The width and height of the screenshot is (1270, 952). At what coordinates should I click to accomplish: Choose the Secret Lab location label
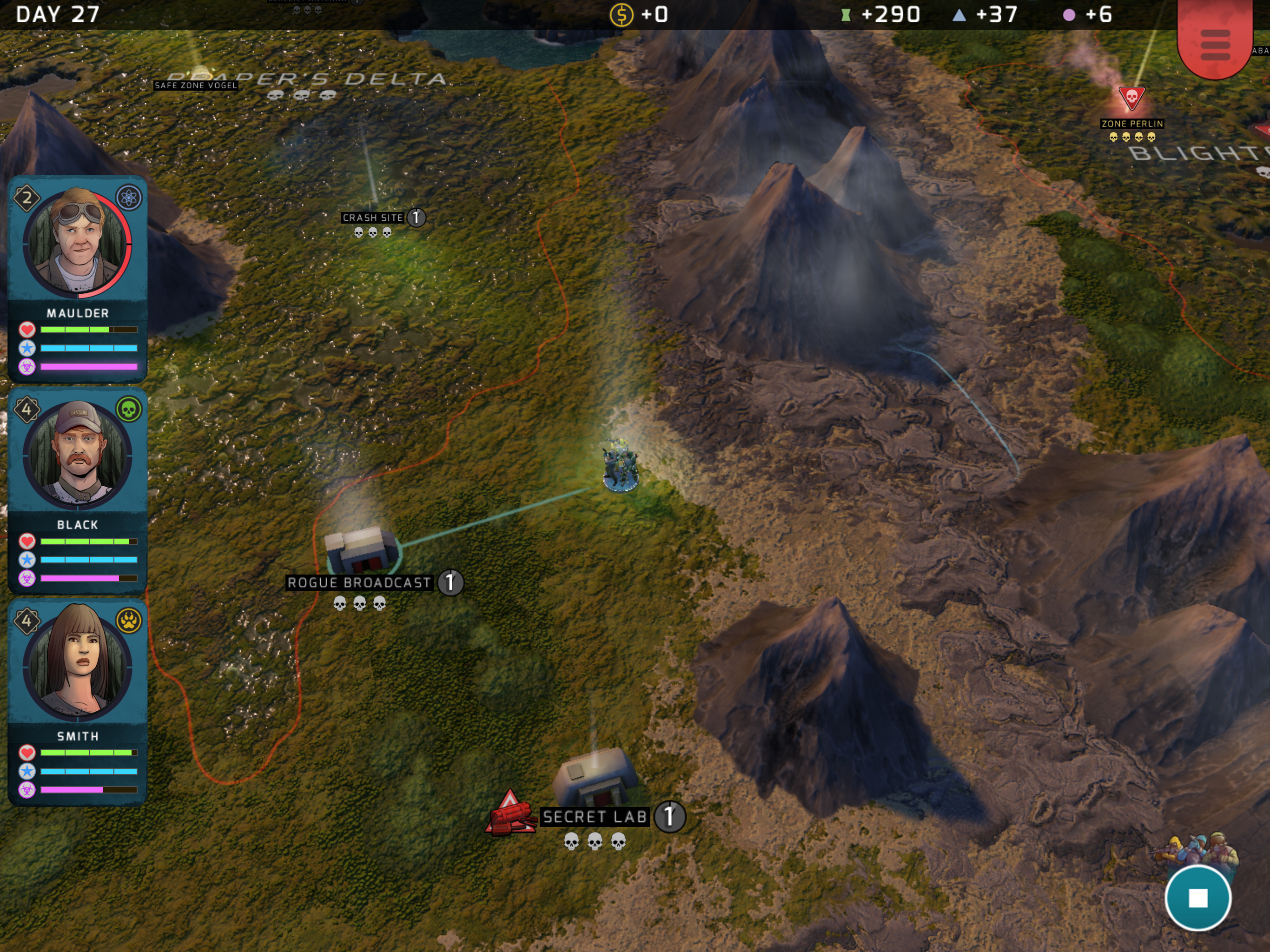[595, 816]
